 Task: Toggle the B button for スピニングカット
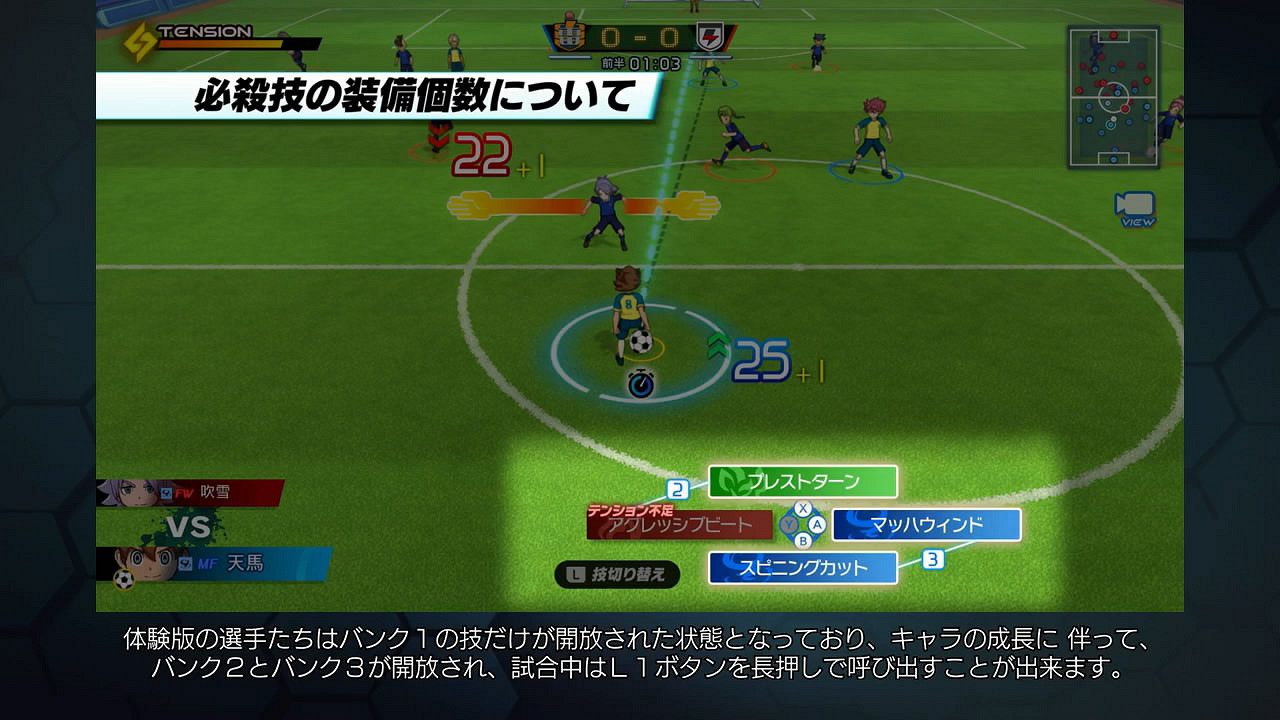click(802, 539)
